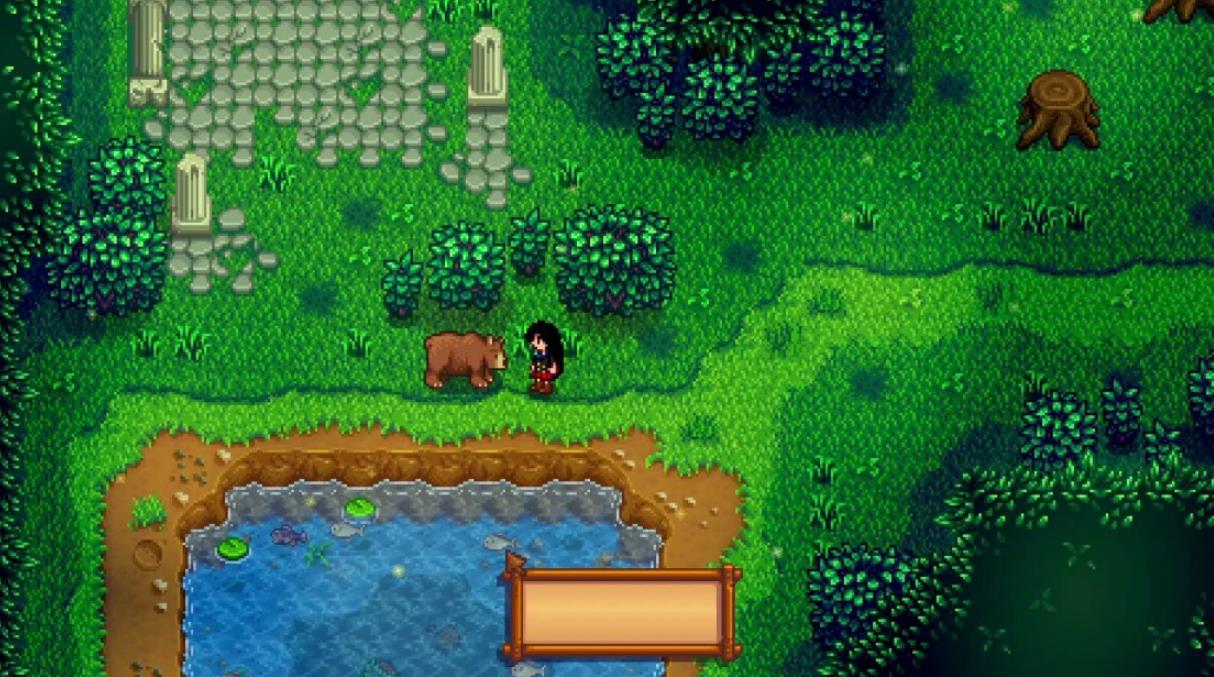Click the empty wooden-framed text box

click(622, 612)
